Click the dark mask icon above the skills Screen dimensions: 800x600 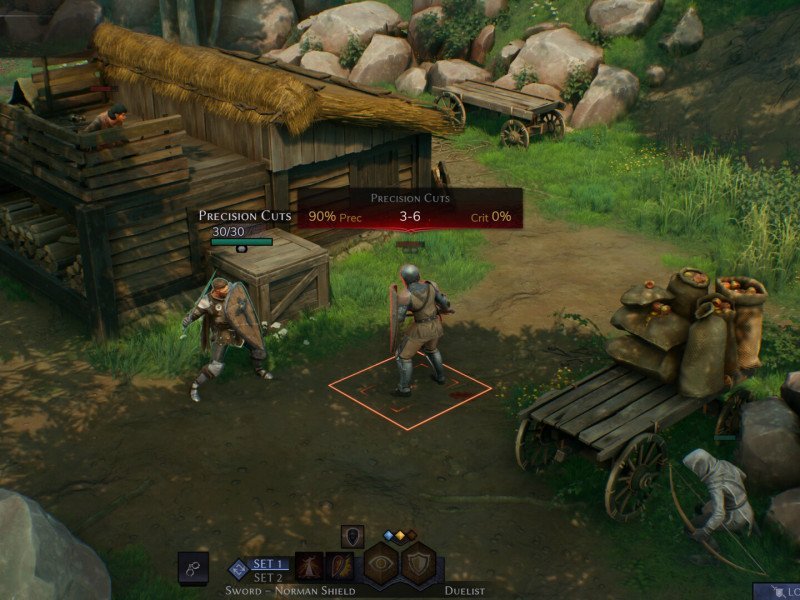point(352,536)
